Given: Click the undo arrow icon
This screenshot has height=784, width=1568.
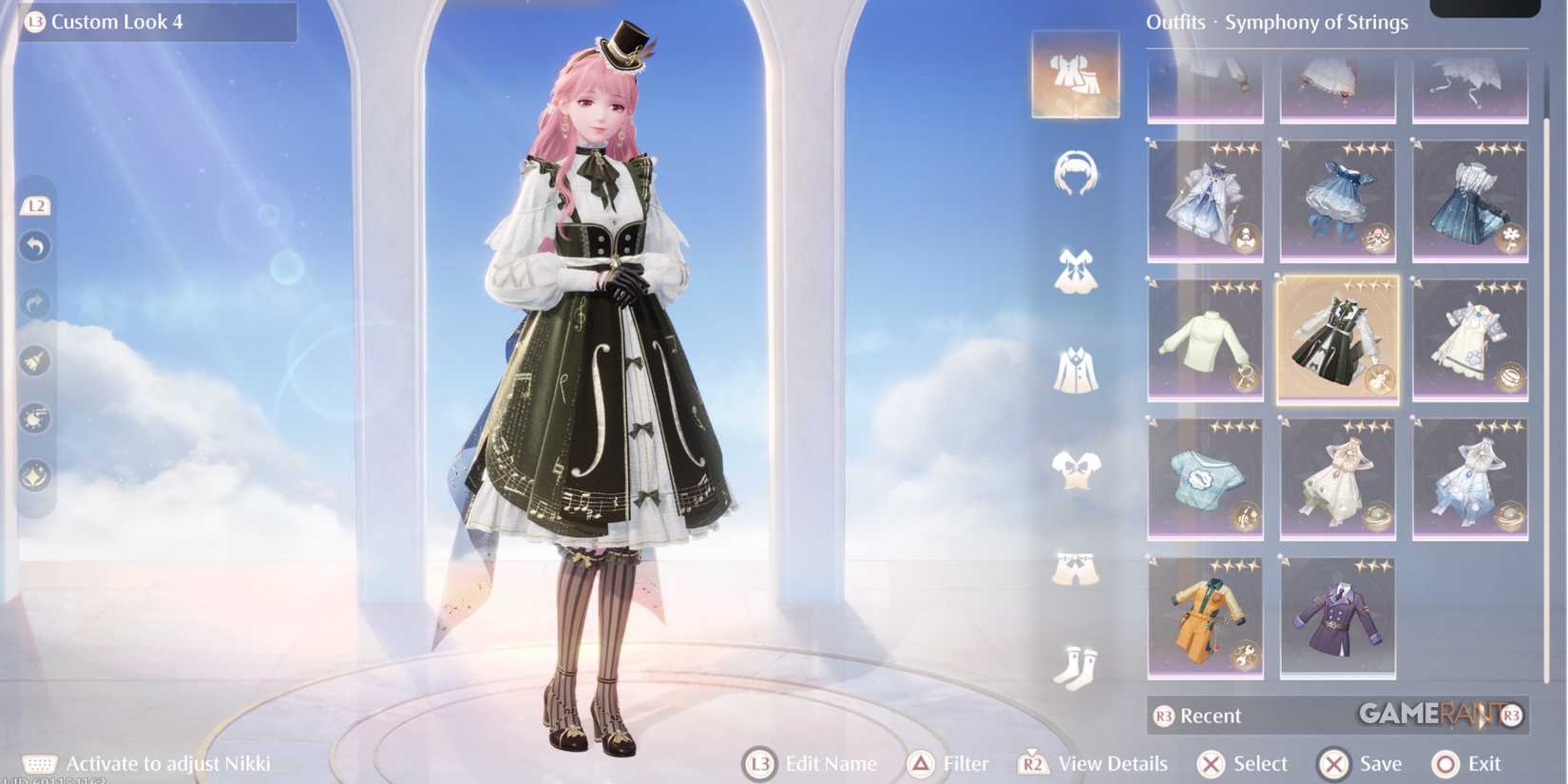Looking at the screenshot, I should (x=36, y=247).
